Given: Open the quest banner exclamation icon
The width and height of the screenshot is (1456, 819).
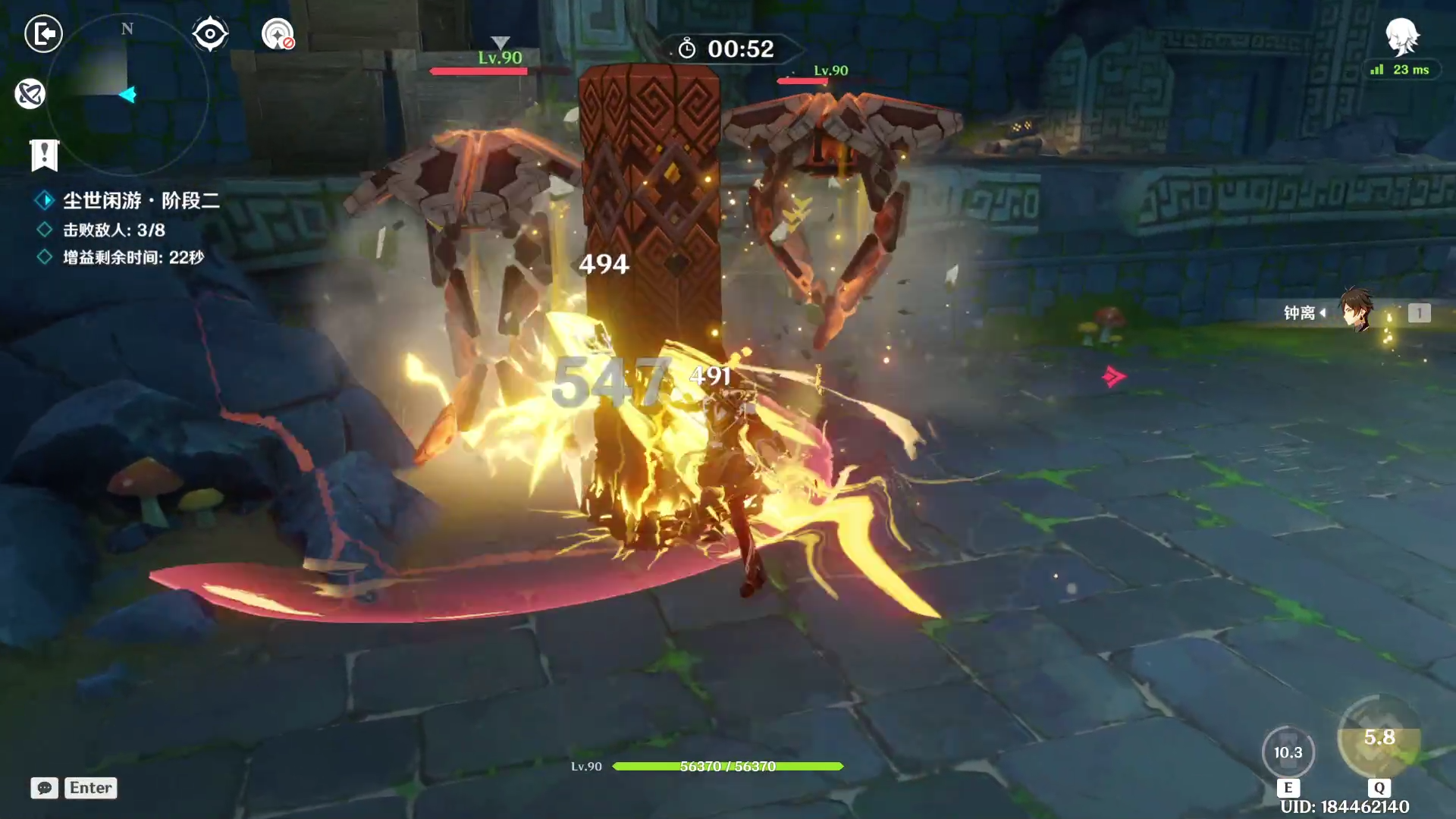Looking at the screenshot, I should (44, 155).
